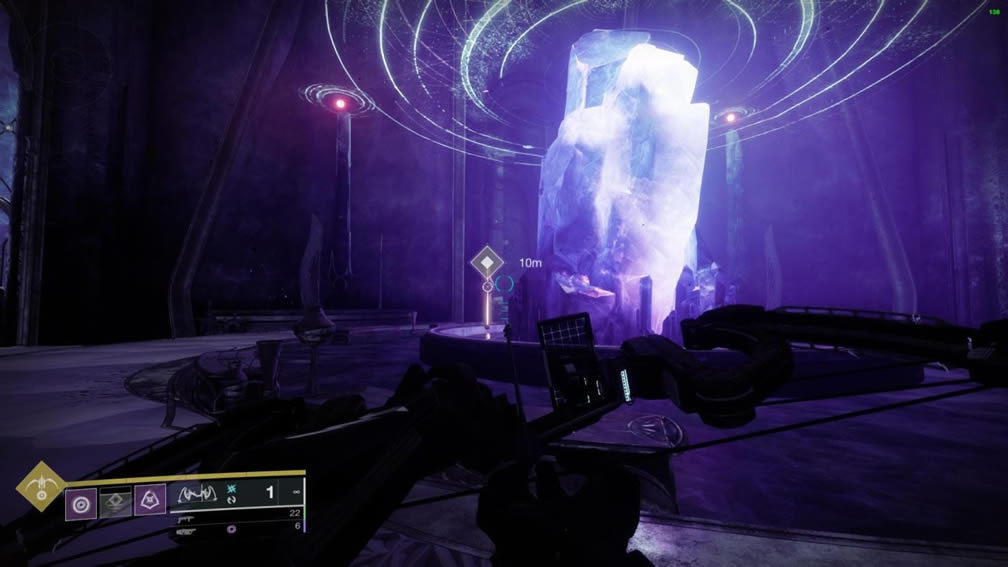Switch to the secondary weapon with 22 ammo

[187, 517]
